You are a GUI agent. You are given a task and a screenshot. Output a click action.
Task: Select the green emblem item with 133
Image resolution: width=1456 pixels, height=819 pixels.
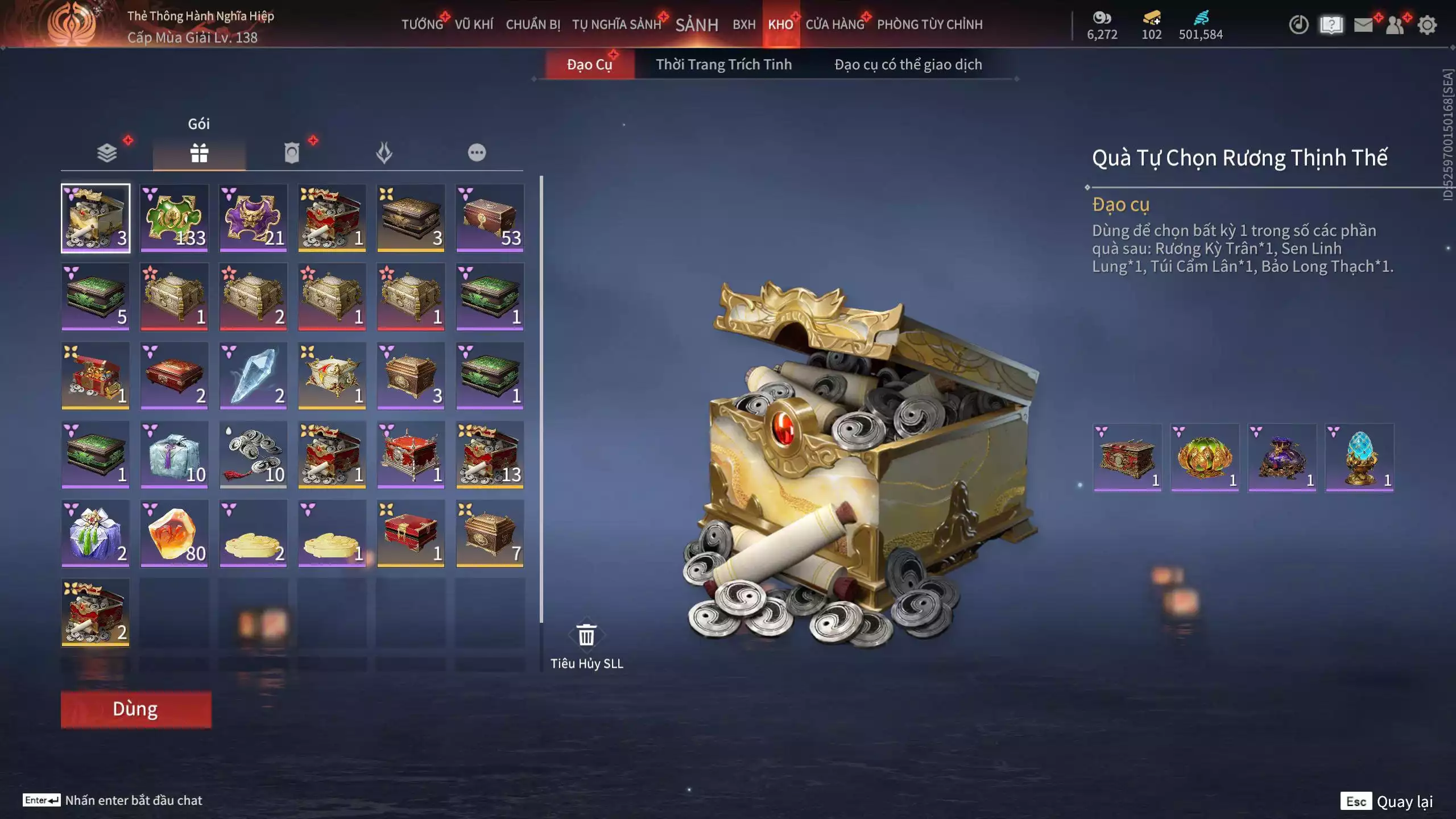pyautogui.click(x=174, y=218)
